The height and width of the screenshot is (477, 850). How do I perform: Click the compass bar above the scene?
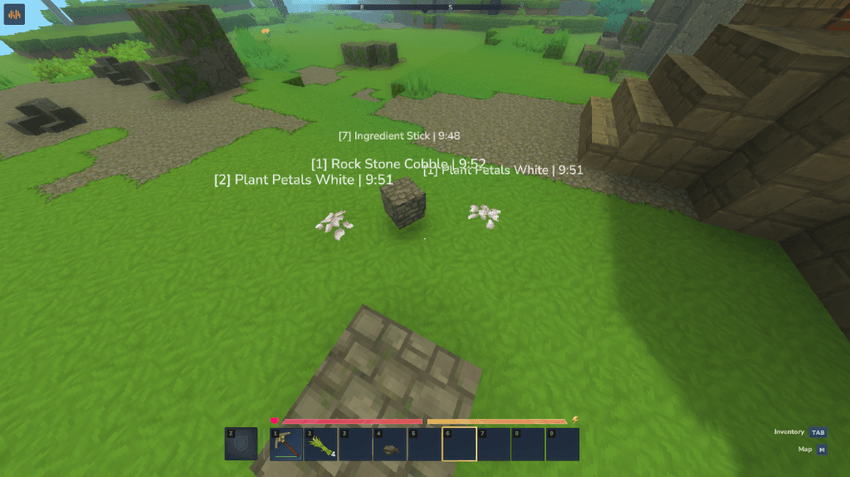click(x=424, y=7)
